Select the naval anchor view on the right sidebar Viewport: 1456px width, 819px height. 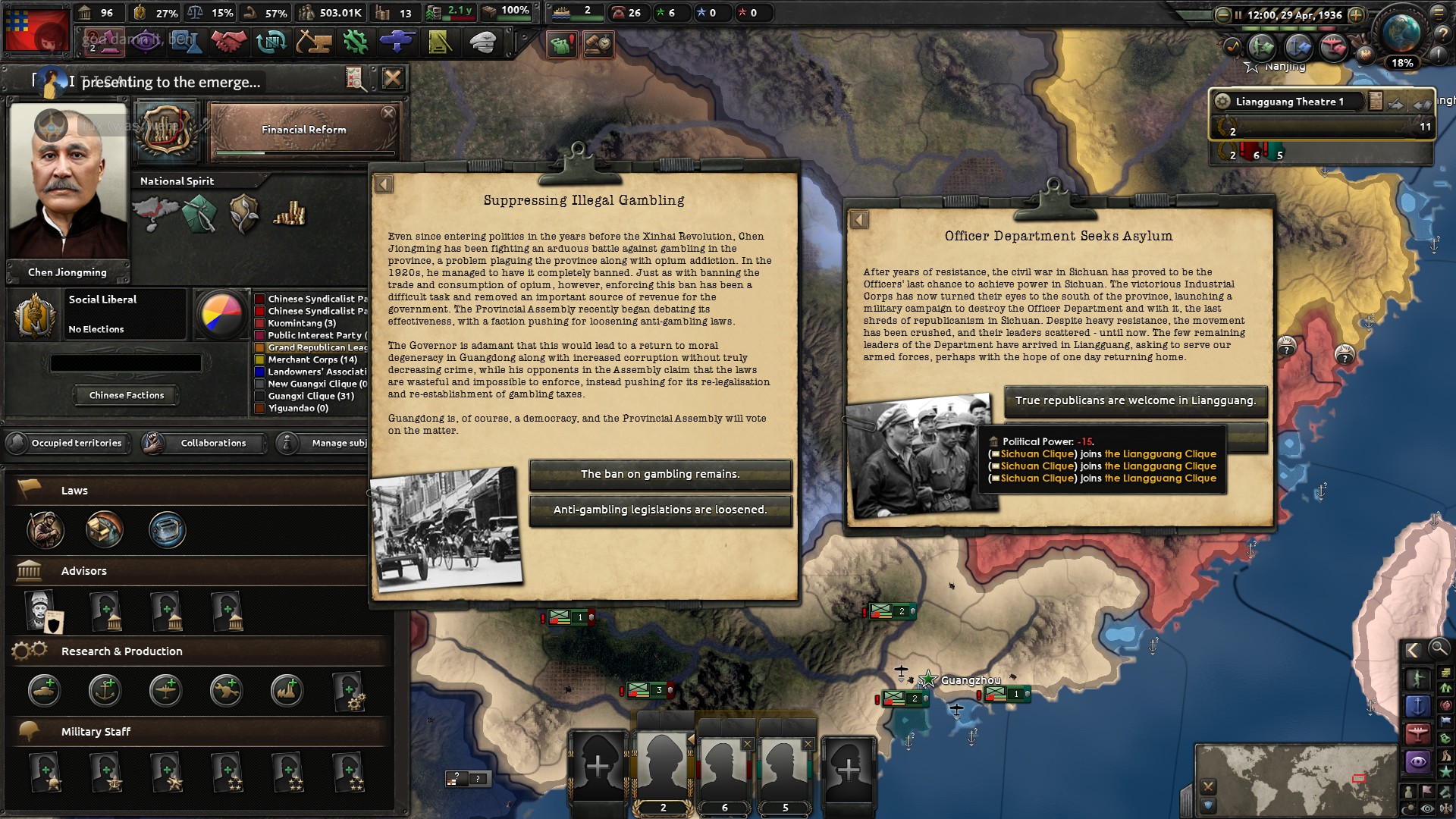point(1419,705)
